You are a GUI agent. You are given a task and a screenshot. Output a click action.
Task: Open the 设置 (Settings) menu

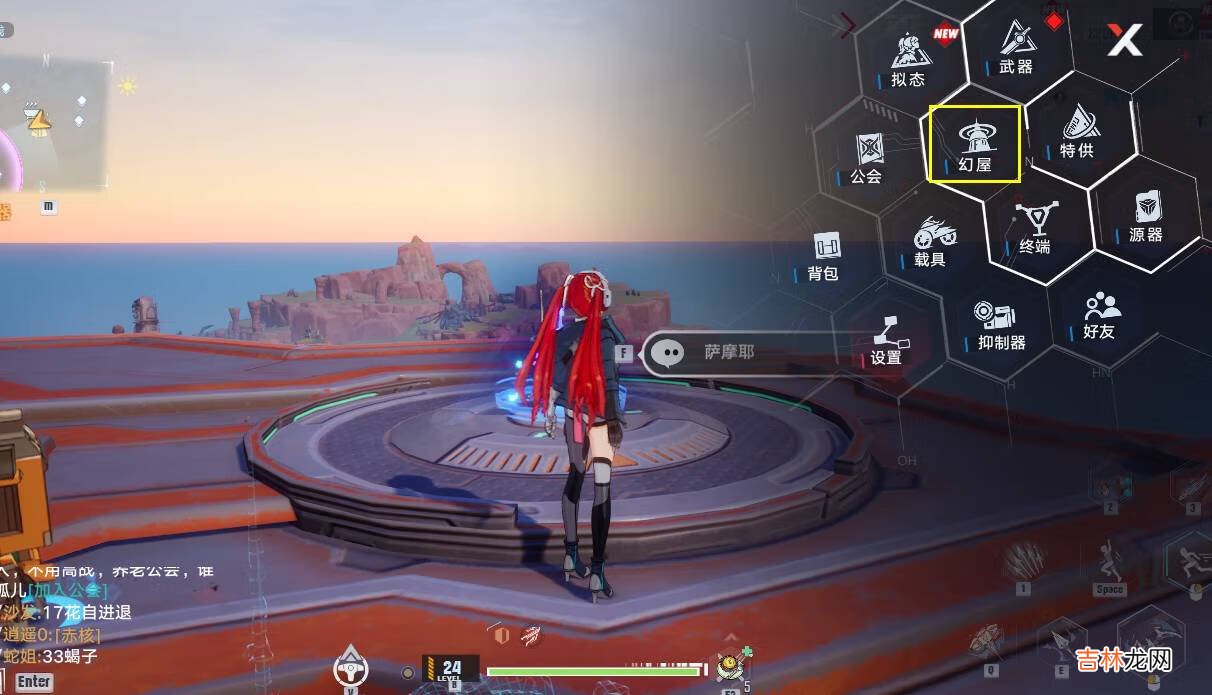(887, 341)
